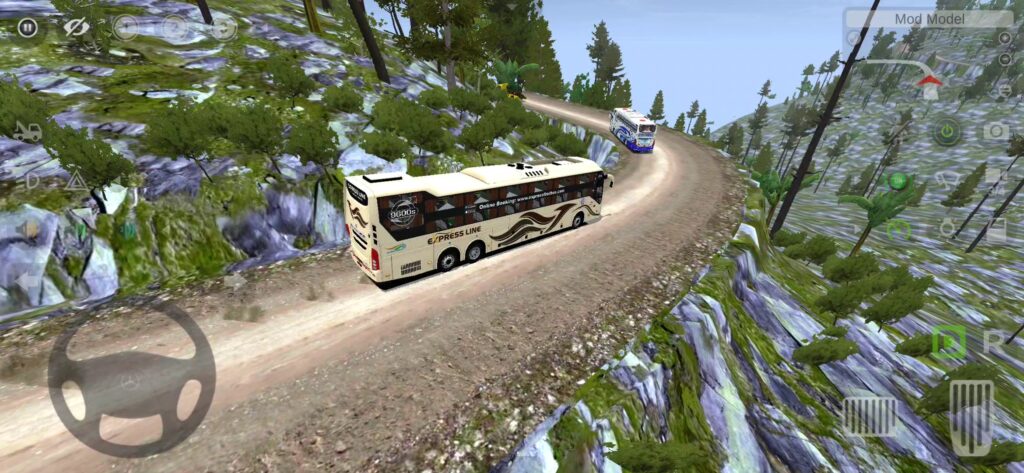This screenshot has width=1024, height=473.
Task: Activate the hazard warning triangle
Action: click(x=76, y=180)
